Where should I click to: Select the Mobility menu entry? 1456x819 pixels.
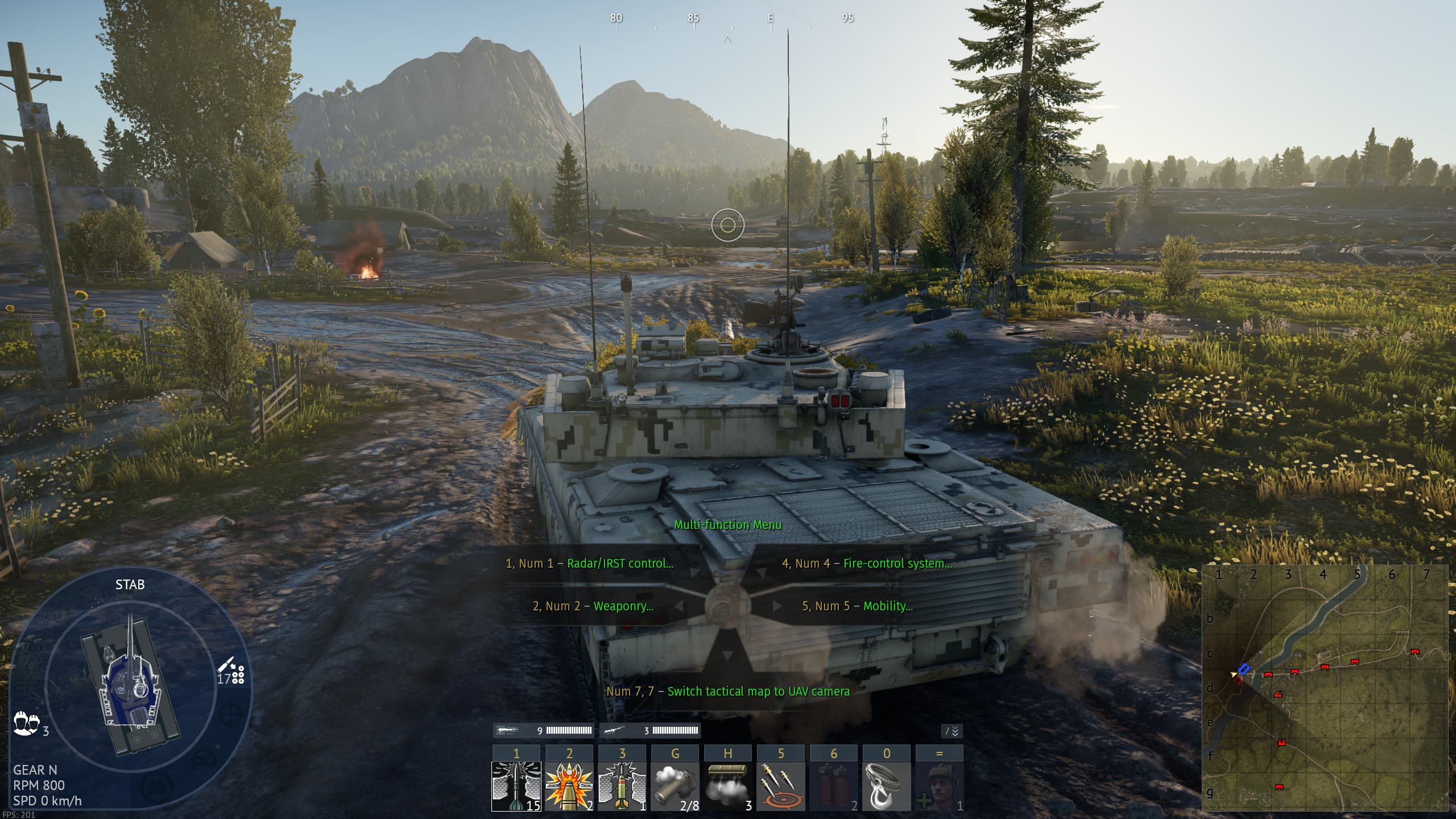(858, 606)
